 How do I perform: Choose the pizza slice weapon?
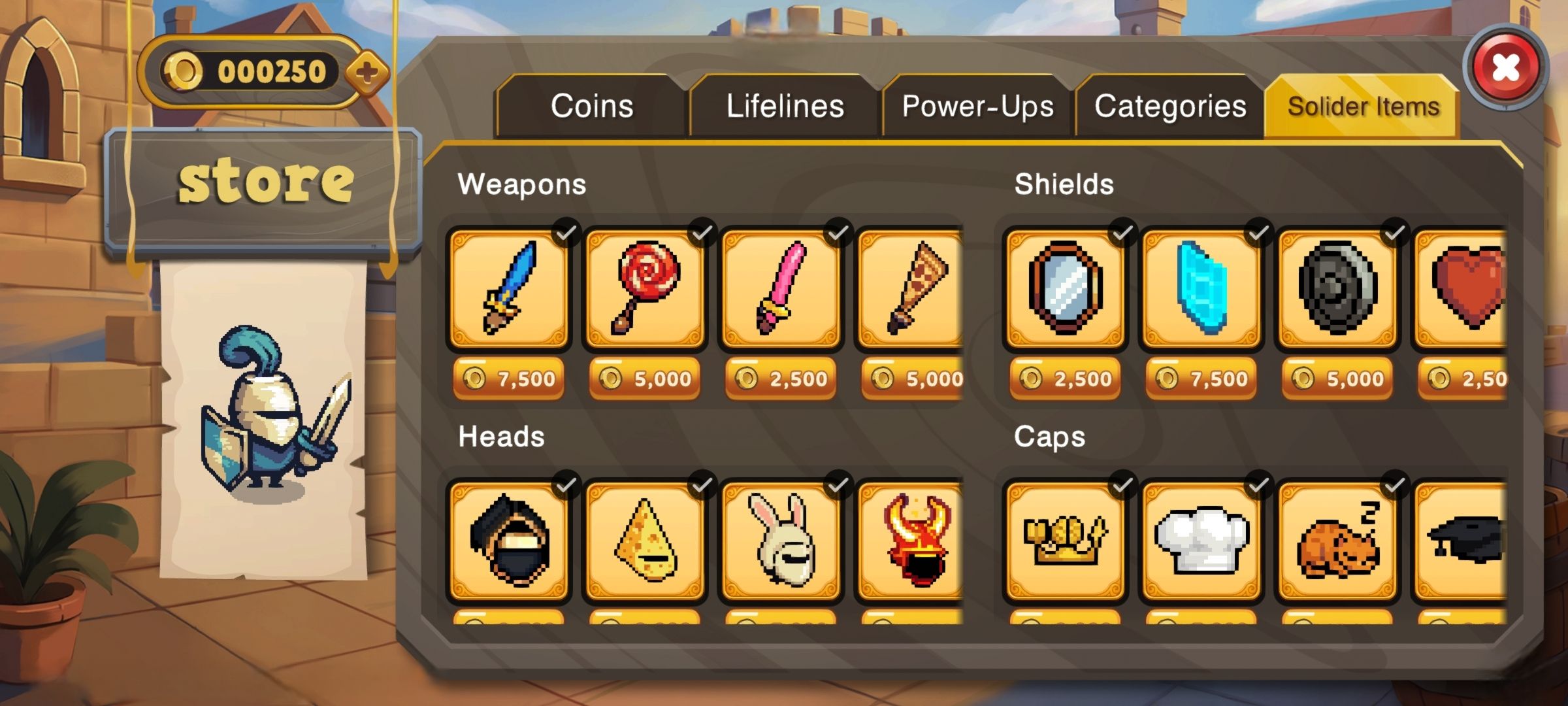click(913, 288)
